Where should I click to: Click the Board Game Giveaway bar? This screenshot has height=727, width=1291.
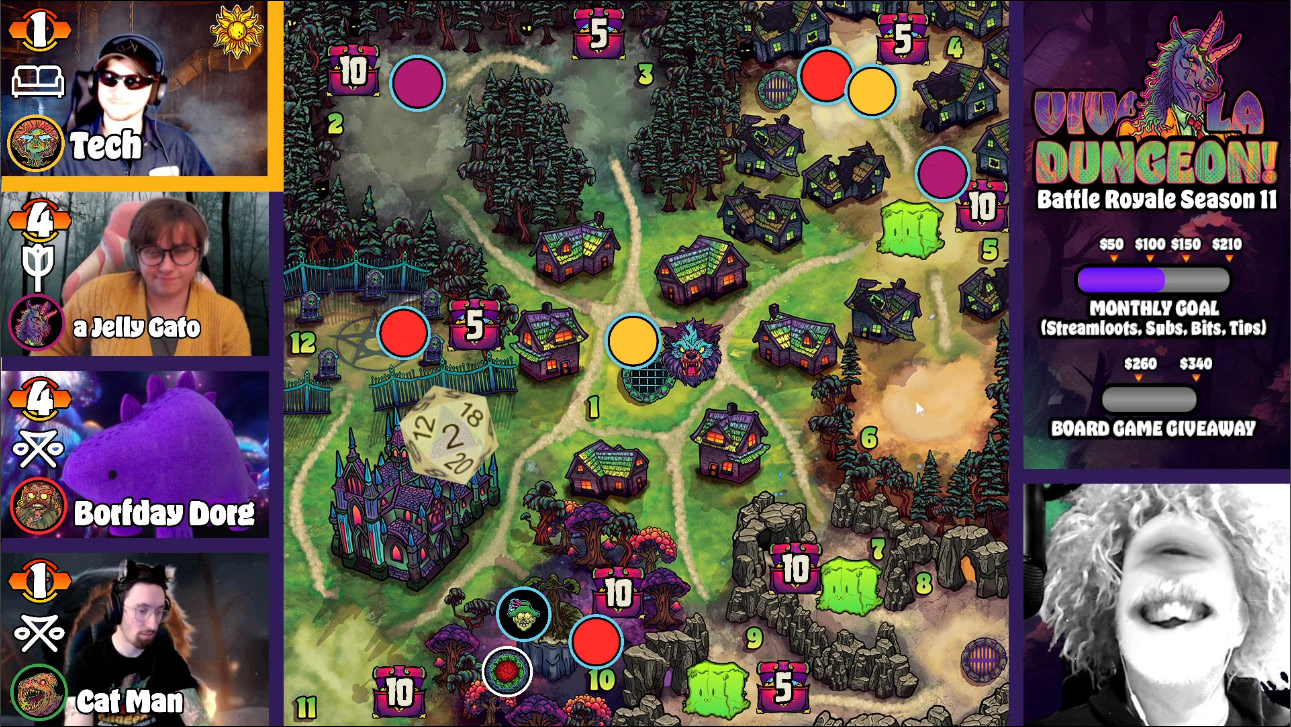[1149, 399]
